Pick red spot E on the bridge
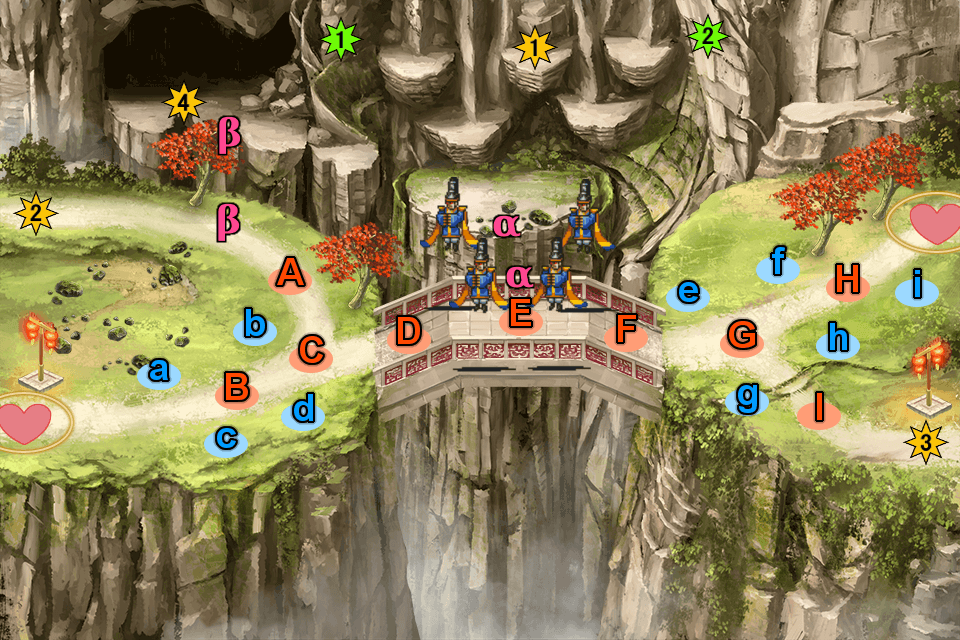 520,316
